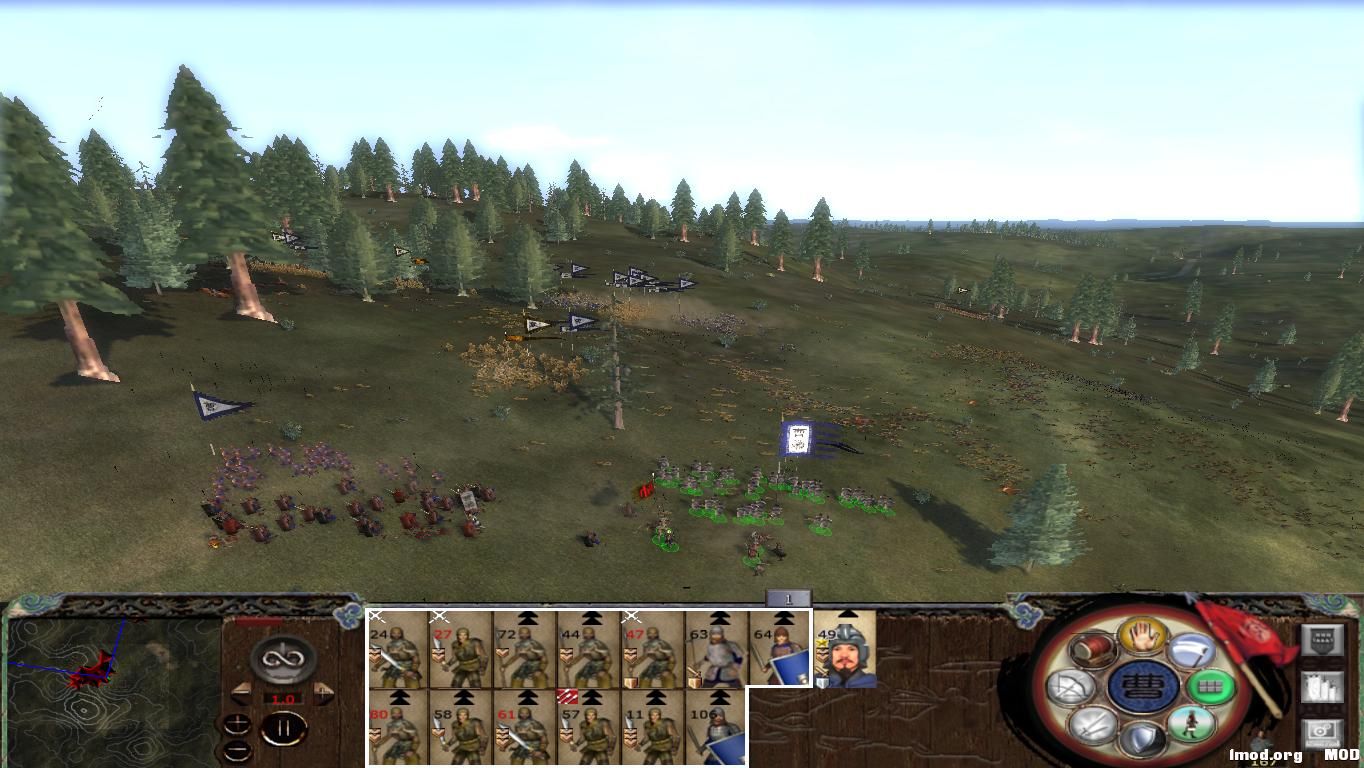Pause the battle with the pause button
Image resolution: width=1364 pixels, height=768 pixels.
[285, 727]
